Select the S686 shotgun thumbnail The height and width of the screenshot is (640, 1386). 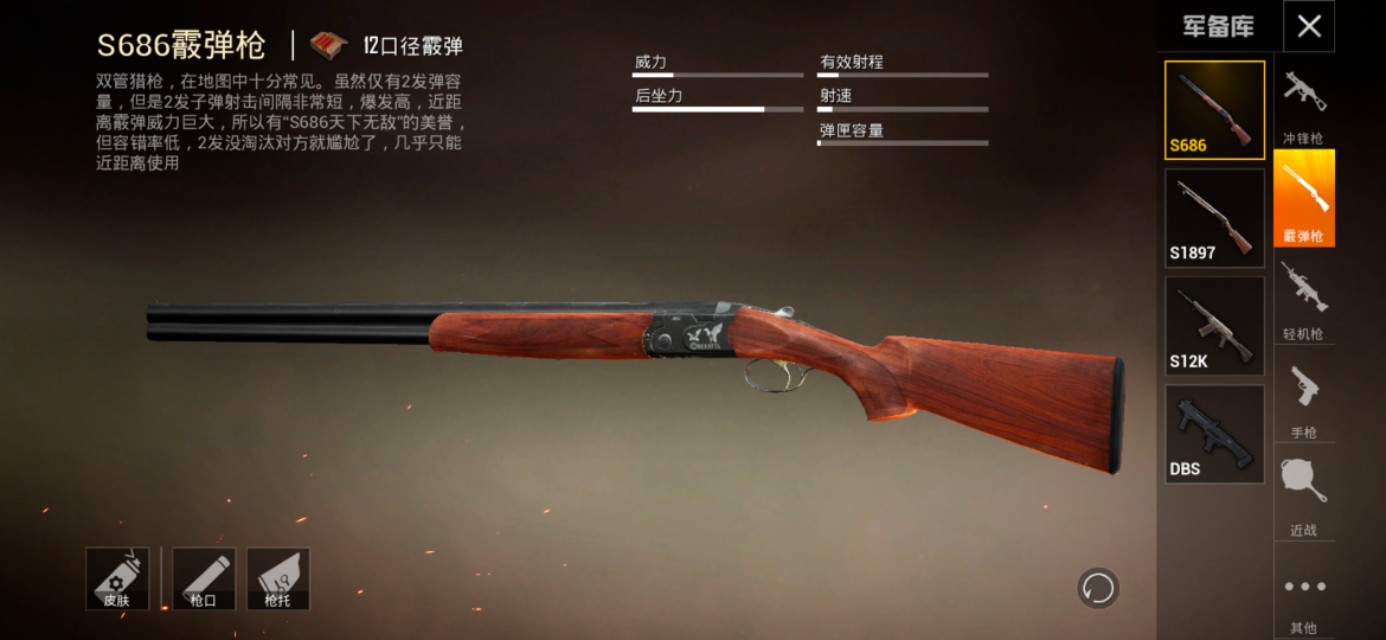point(1214,110)
